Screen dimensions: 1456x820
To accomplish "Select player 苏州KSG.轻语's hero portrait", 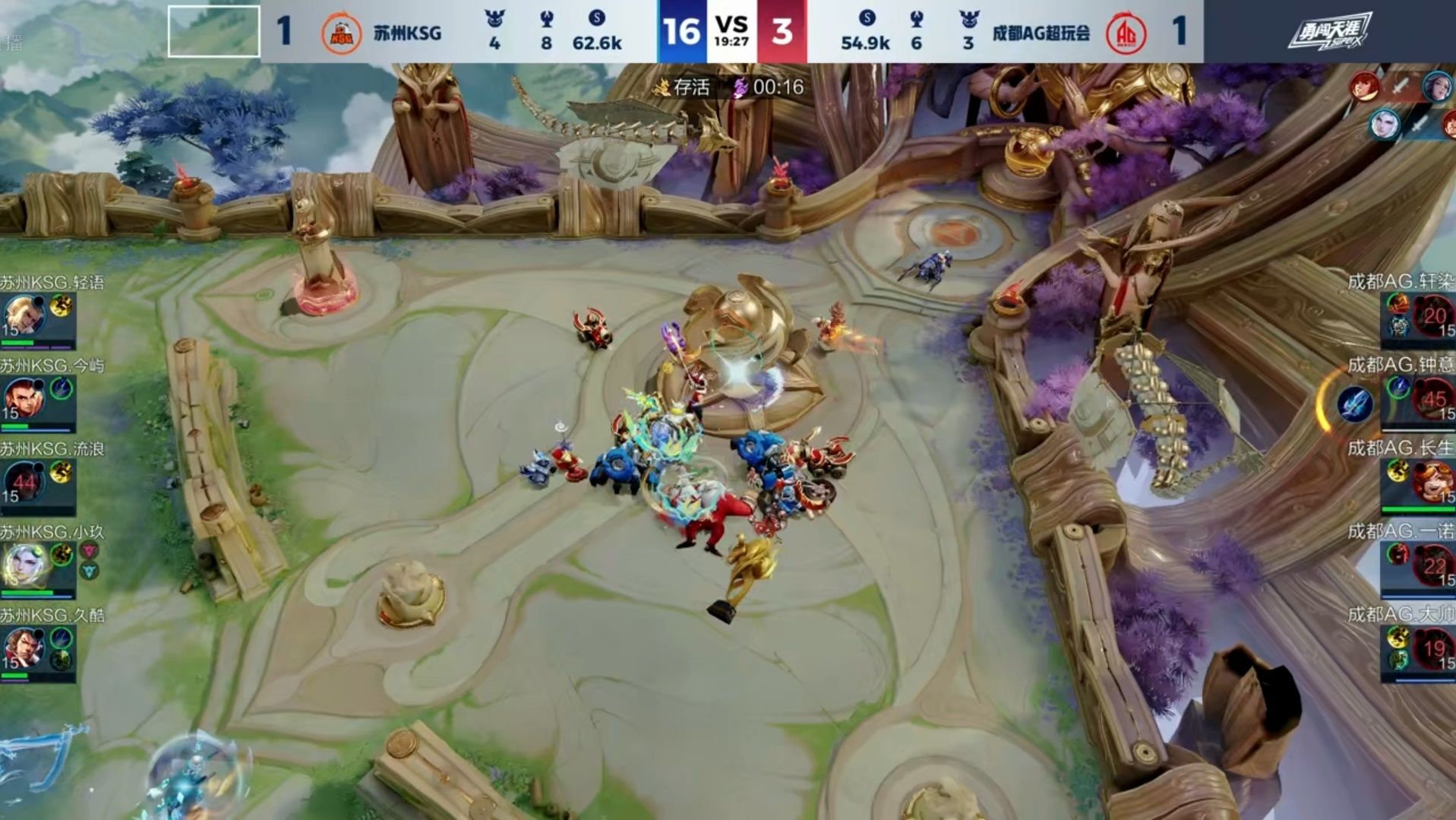I will point(24,315).
